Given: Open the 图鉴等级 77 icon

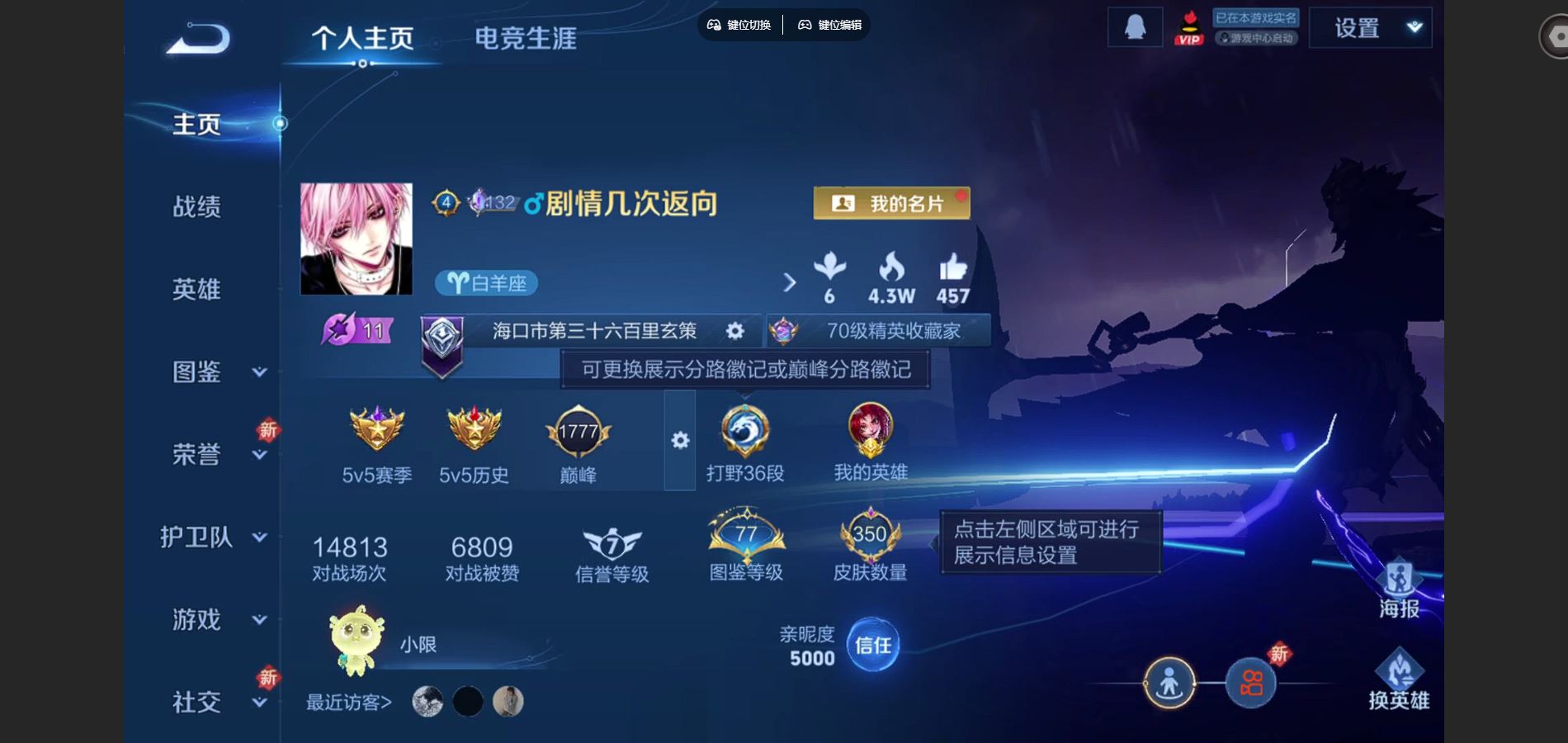Looking at the screenshot, I should [744, 537].
